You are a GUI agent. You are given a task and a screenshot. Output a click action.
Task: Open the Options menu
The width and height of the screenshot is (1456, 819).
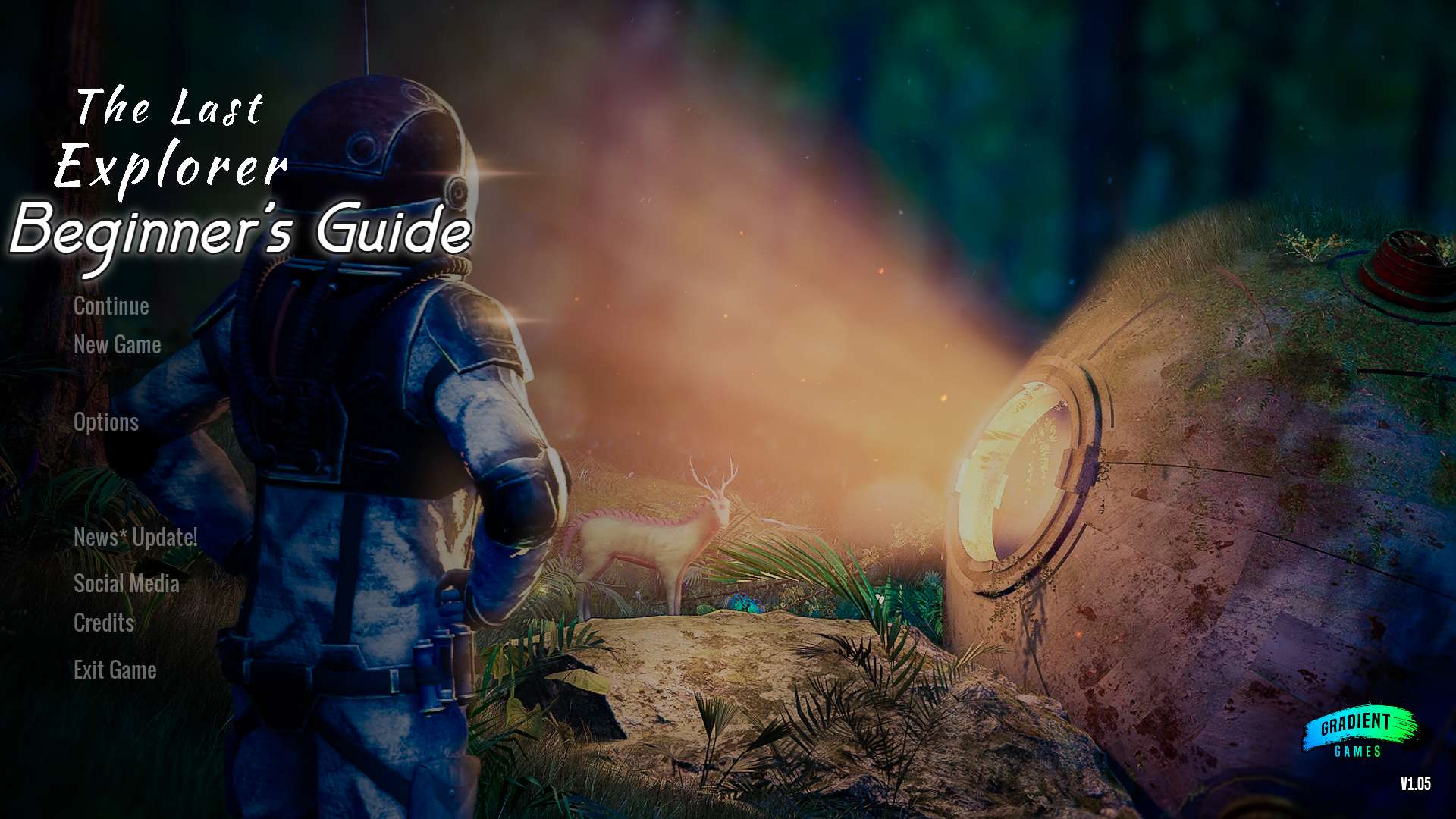[x=105, y=423]
